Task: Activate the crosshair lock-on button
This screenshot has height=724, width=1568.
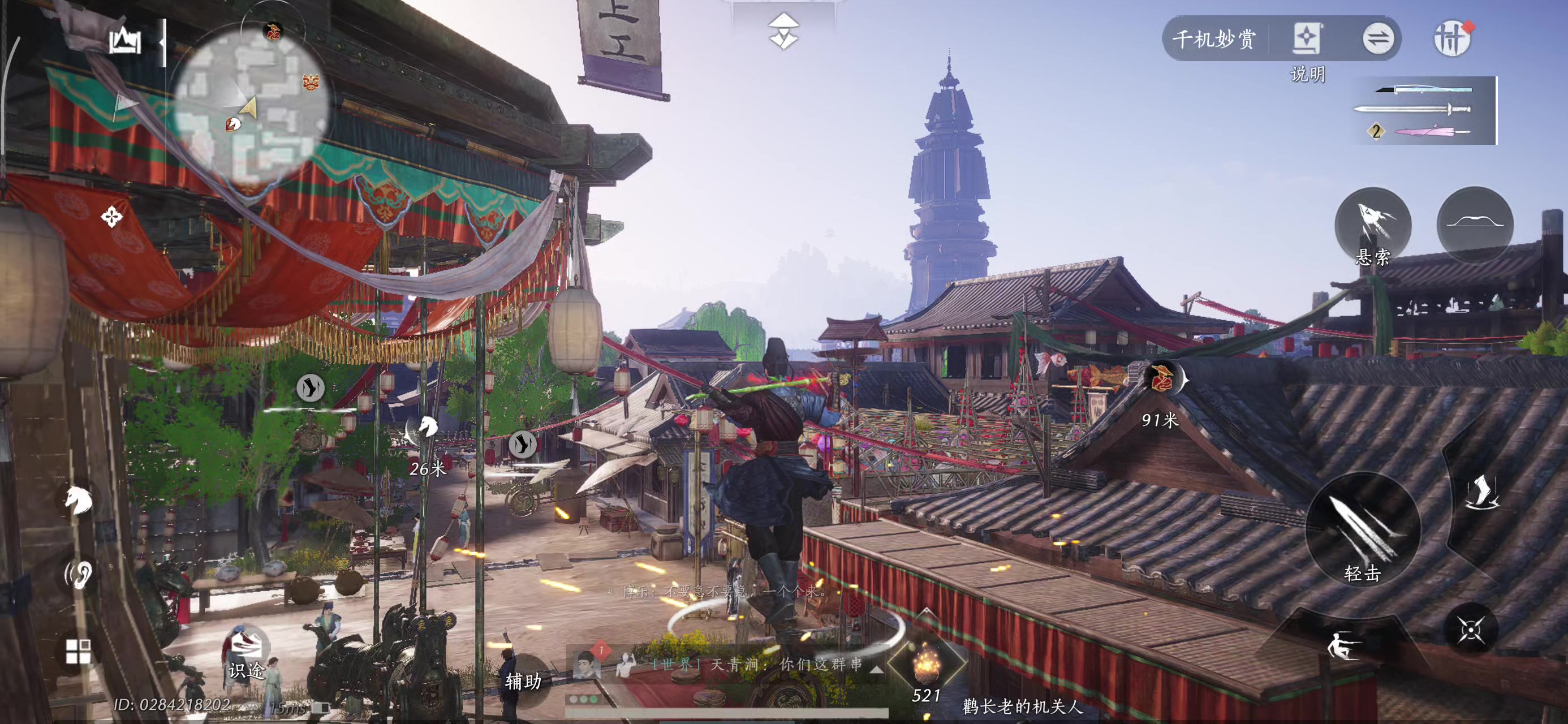Action: pyautogui.click(x=1471, y=629)
